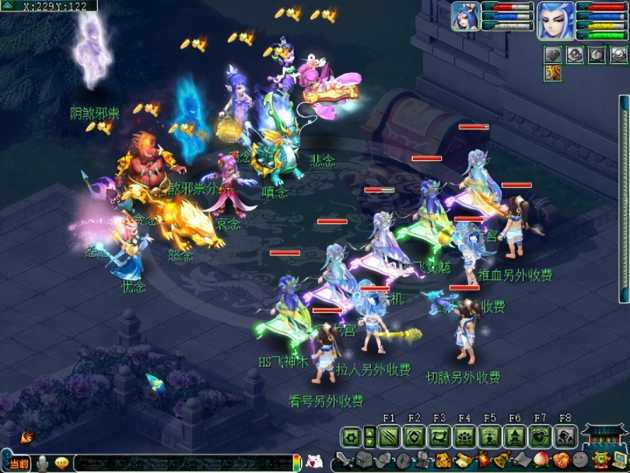This screenshot has width=630, height=473.
Task: Click the player character portrait
Action: click(x=554, y=19)
